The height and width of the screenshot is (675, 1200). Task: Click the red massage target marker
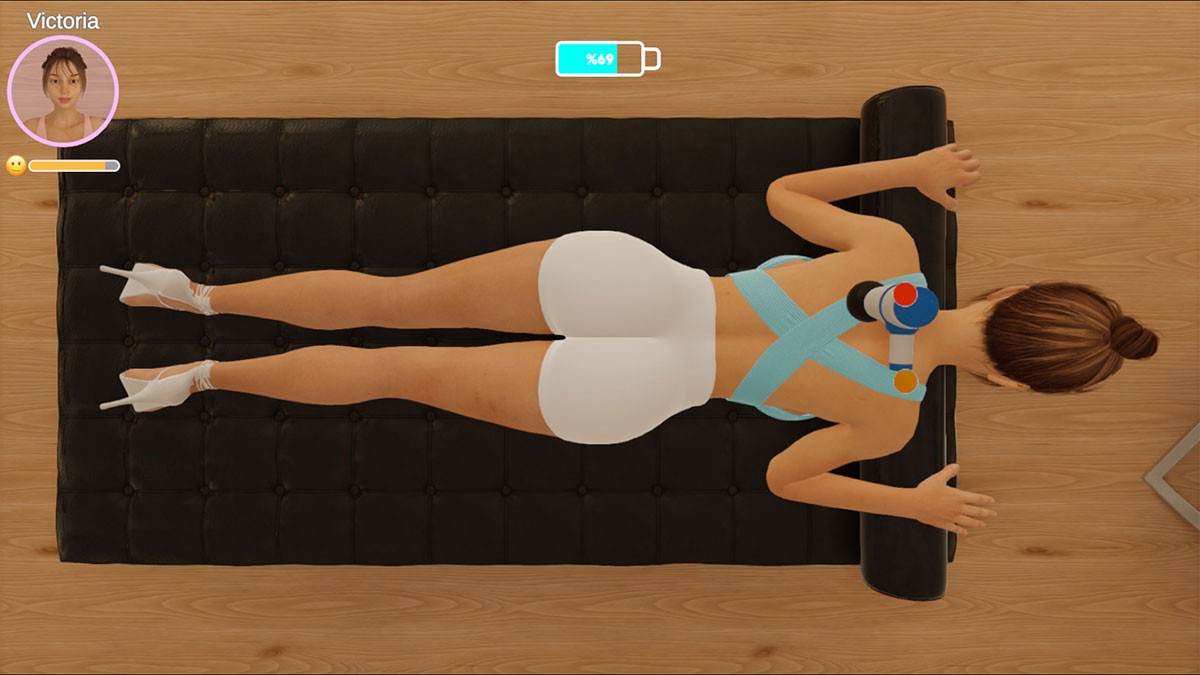[x=904, y=294]
